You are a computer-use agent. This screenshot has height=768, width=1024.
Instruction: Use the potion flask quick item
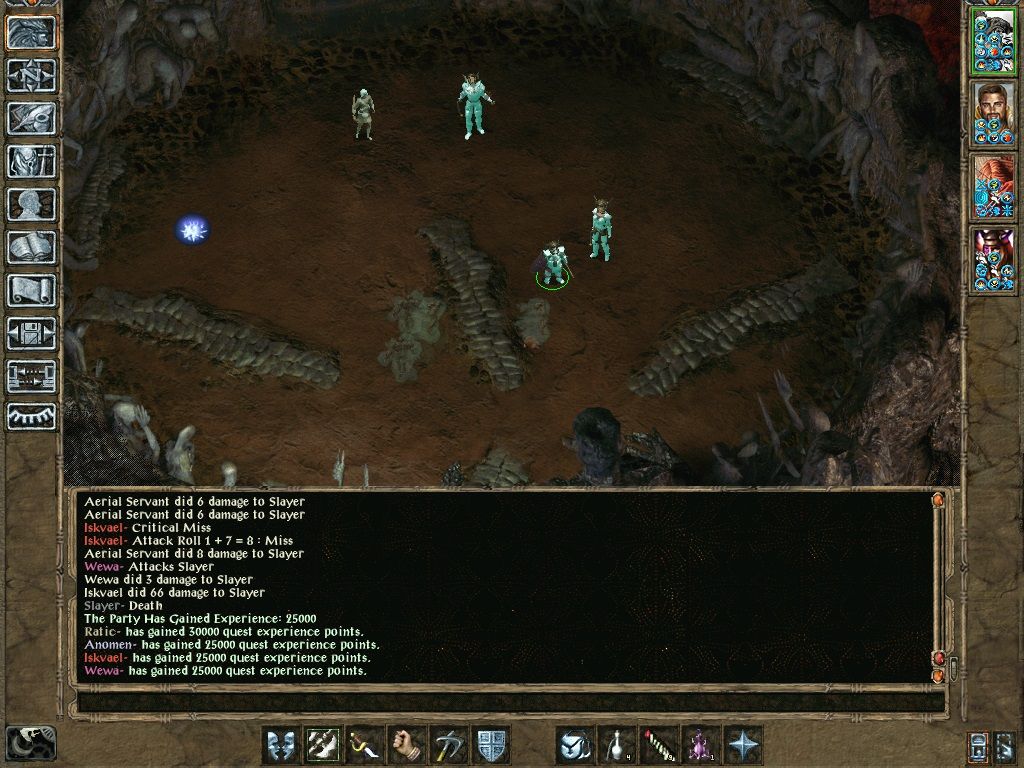[x=617, y=745]
